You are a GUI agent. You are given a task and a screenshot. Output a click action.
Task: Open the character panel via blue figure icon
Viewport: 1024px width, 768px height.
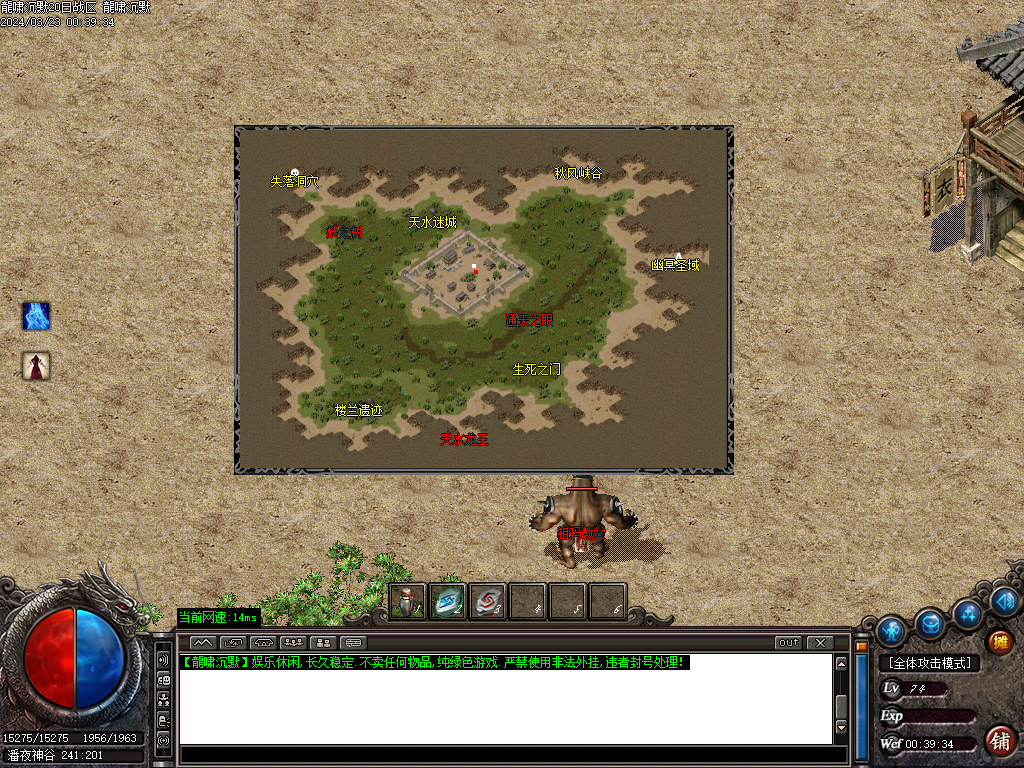(x=891, y=631)
